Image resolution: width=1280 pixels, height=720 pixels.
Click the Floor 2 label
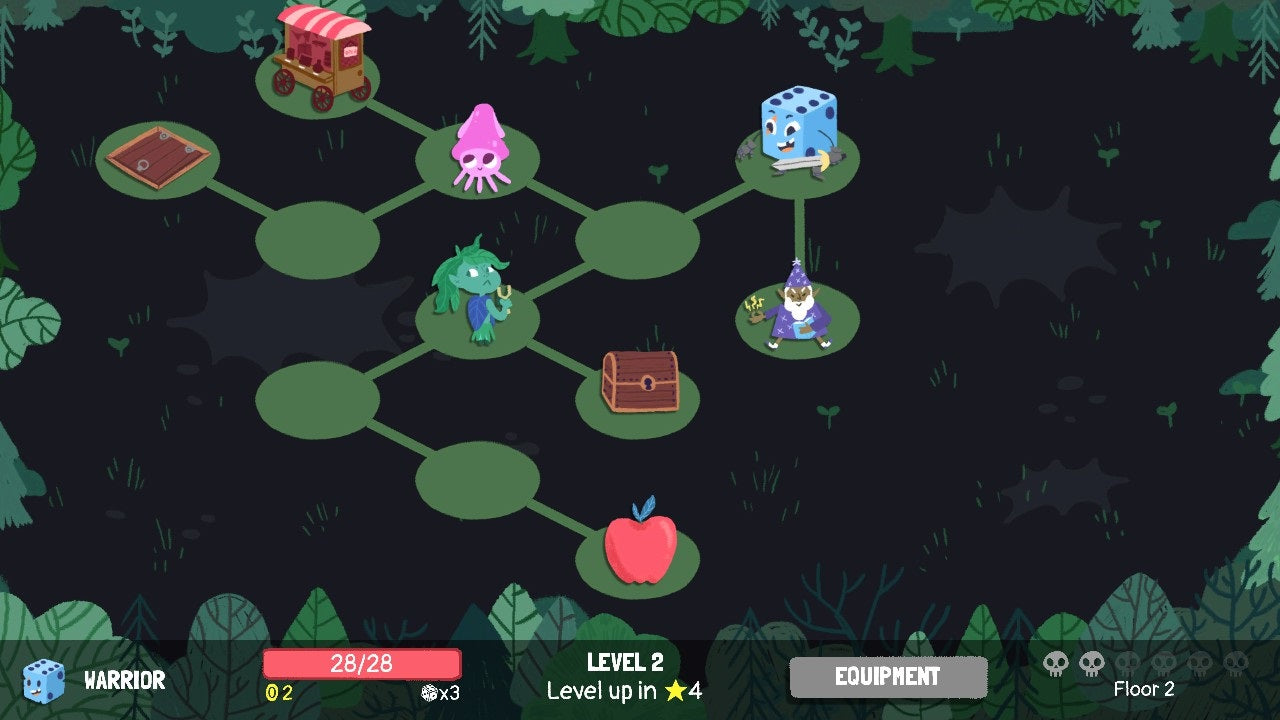pyautogui.click(x=1146, y=690)
